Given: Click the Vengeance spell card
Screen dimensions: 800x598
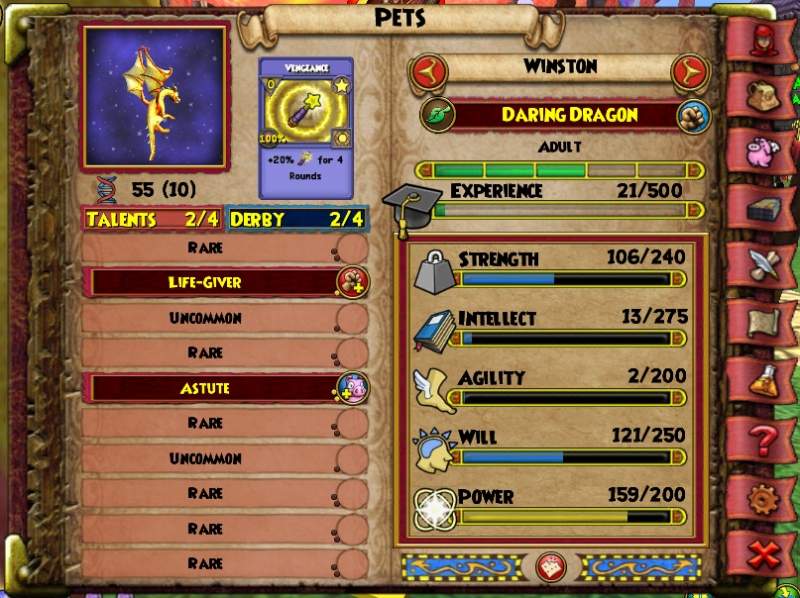Looking at the screenshot, I should [x=306, y=127].
